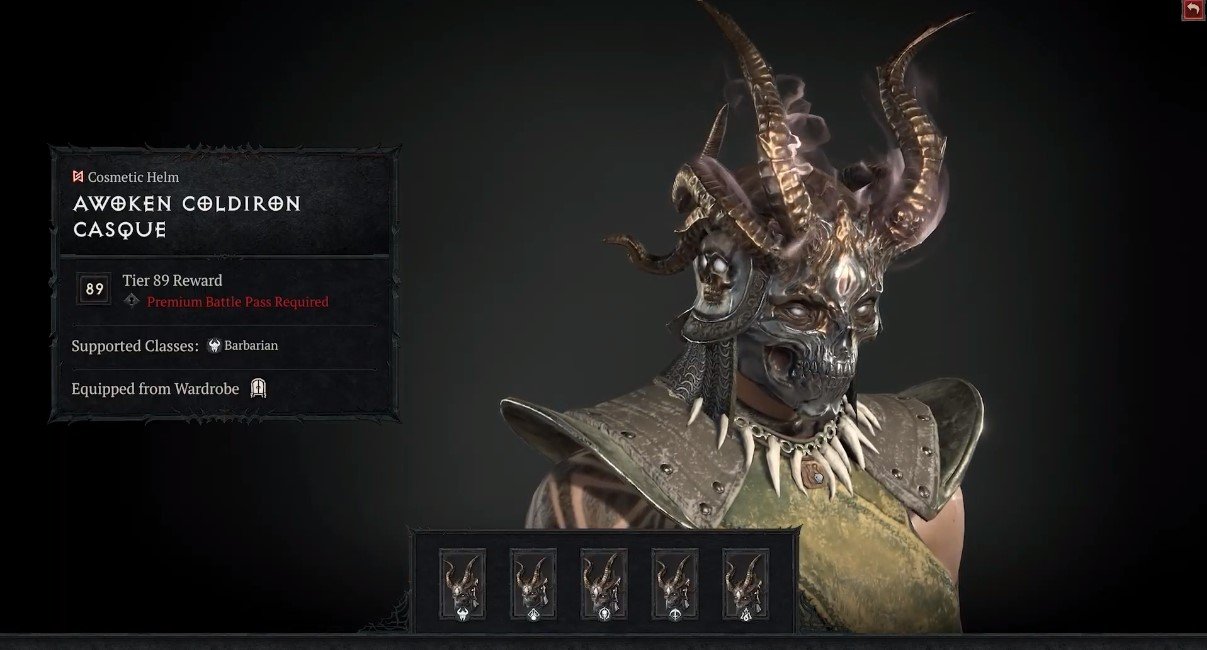Click the red back arrow button
The width and height of the screenshot is (1207, 650).
click(1193, 10)
